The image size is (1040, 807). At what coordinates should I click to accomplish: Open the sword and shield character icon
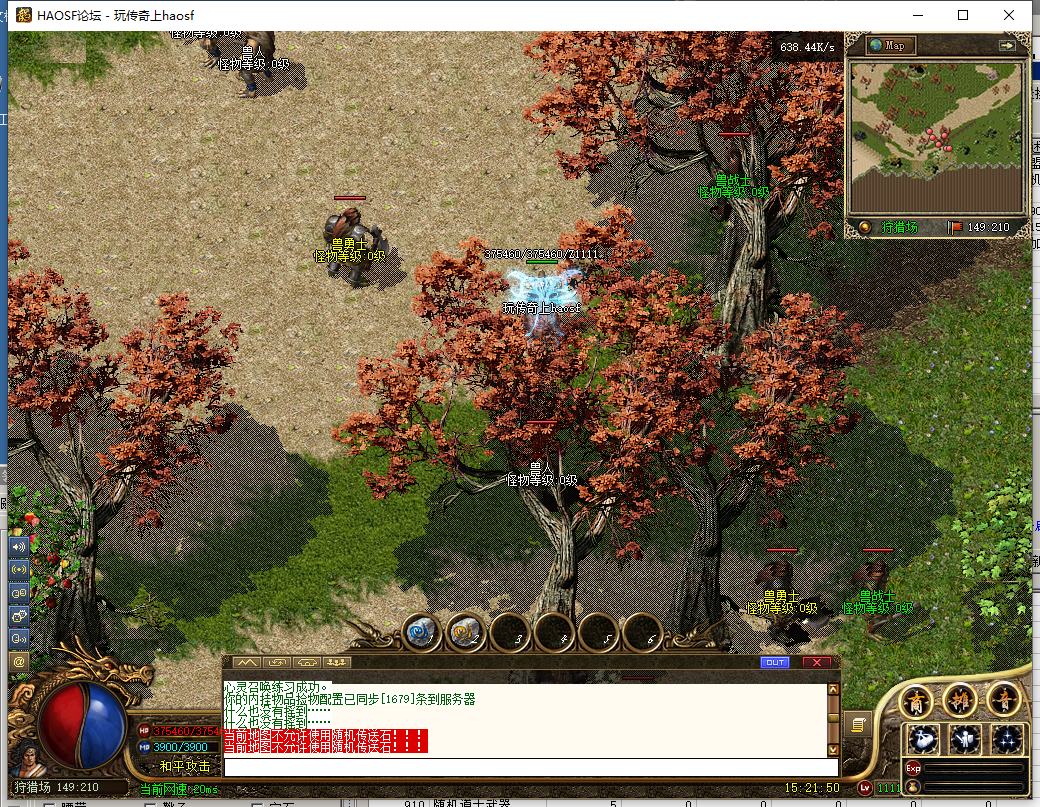(965, 740)
